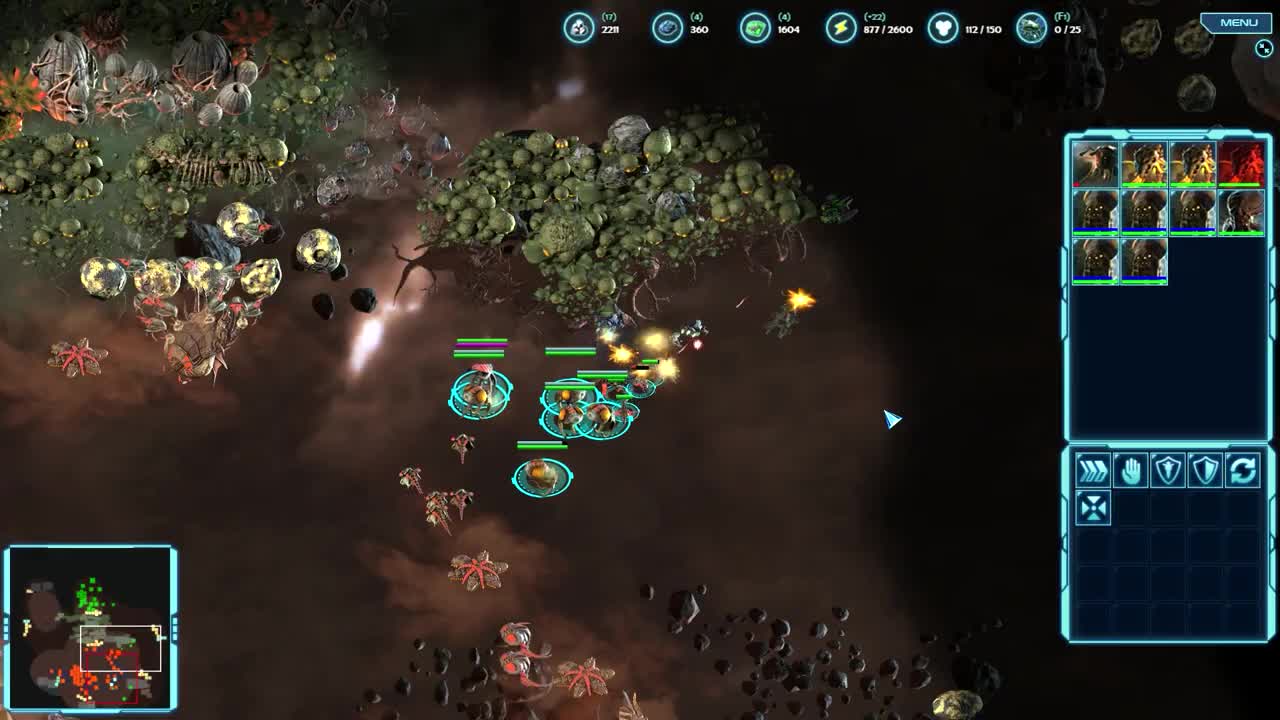Activate the first shield ability icon
The height and width of the screenshot is (720, 1280).
point(1168,470)
